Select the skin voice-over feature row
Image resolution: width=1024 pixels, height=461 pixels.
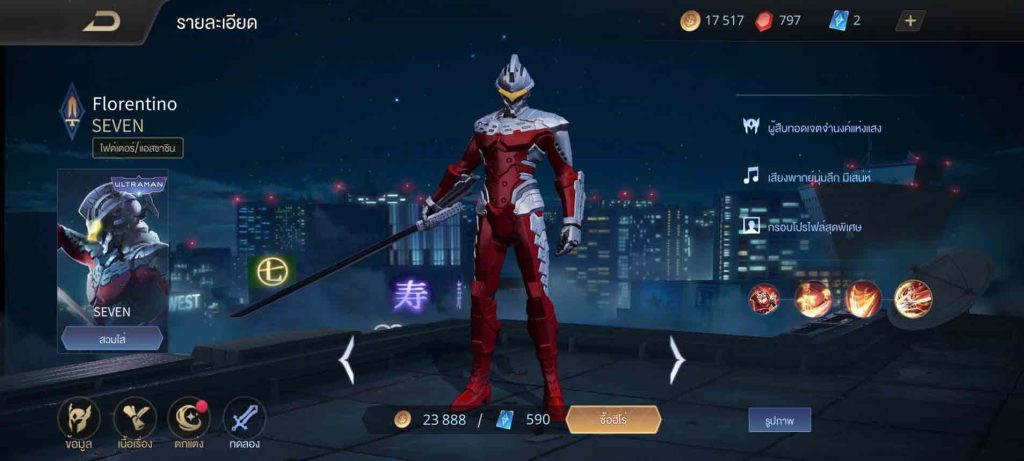tap(805, 176)
